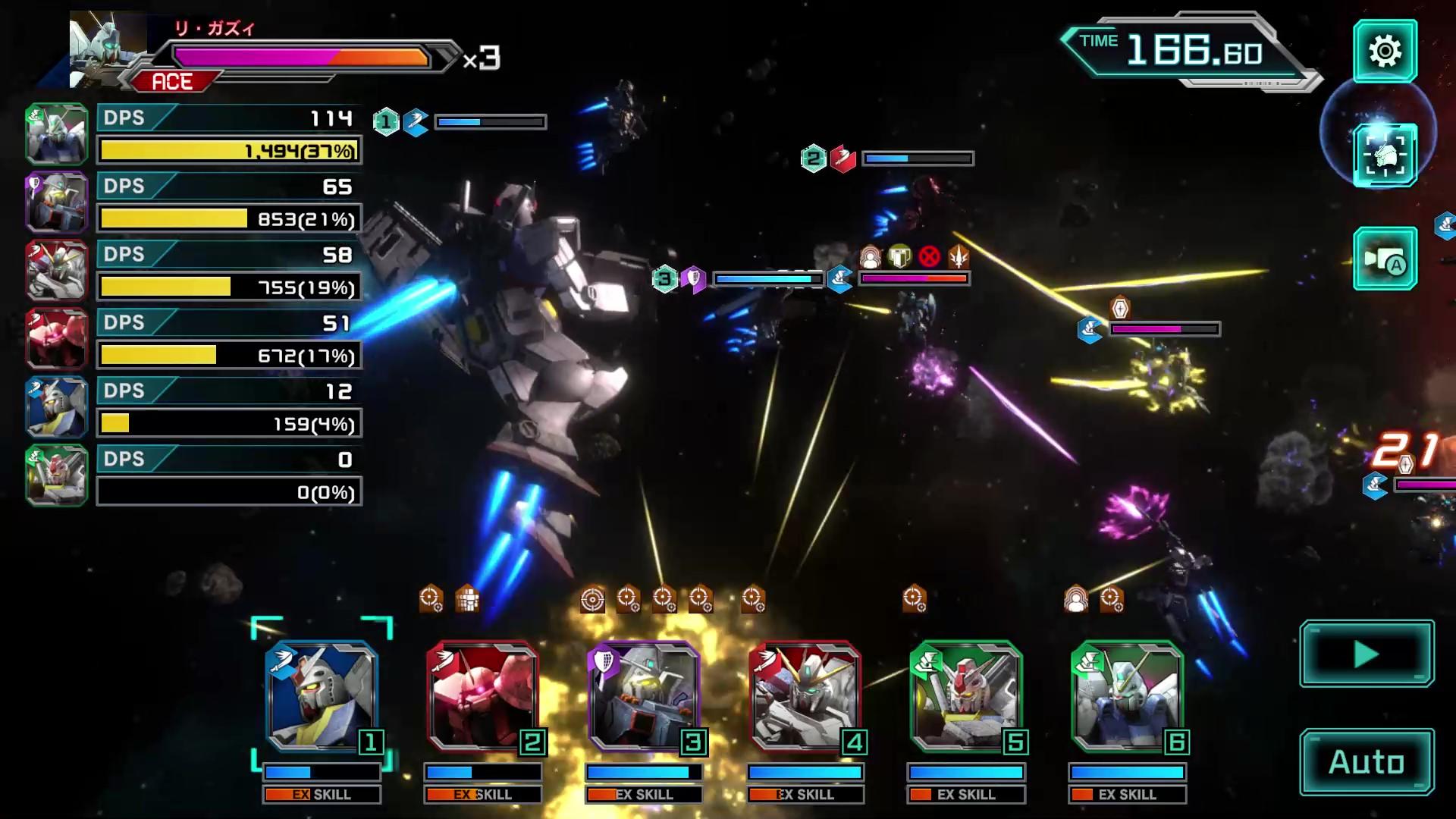
Task: Open the settings gear menu
Action: coord(1387,52)
